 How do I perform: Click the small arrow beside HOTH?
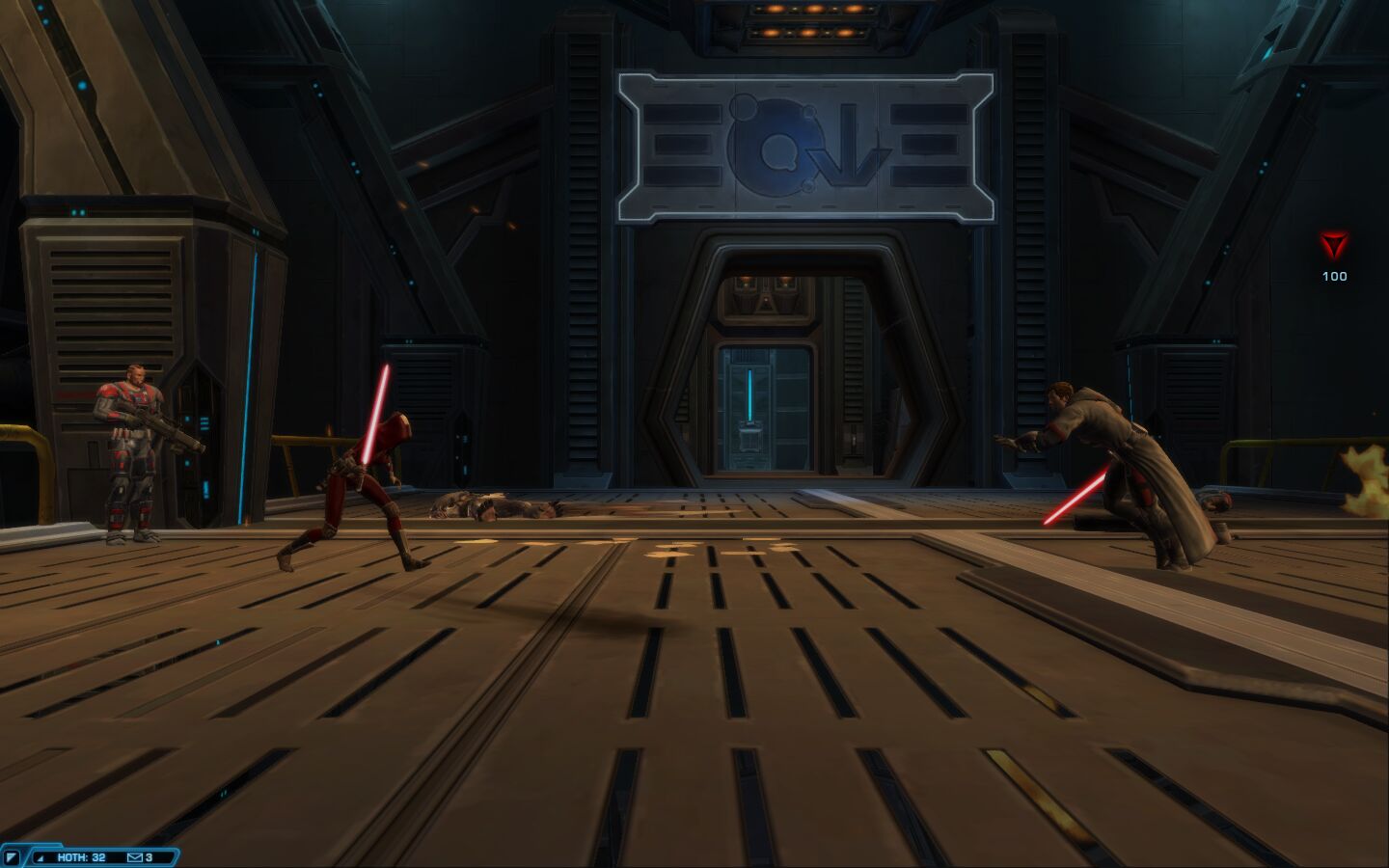coord(41,857)
